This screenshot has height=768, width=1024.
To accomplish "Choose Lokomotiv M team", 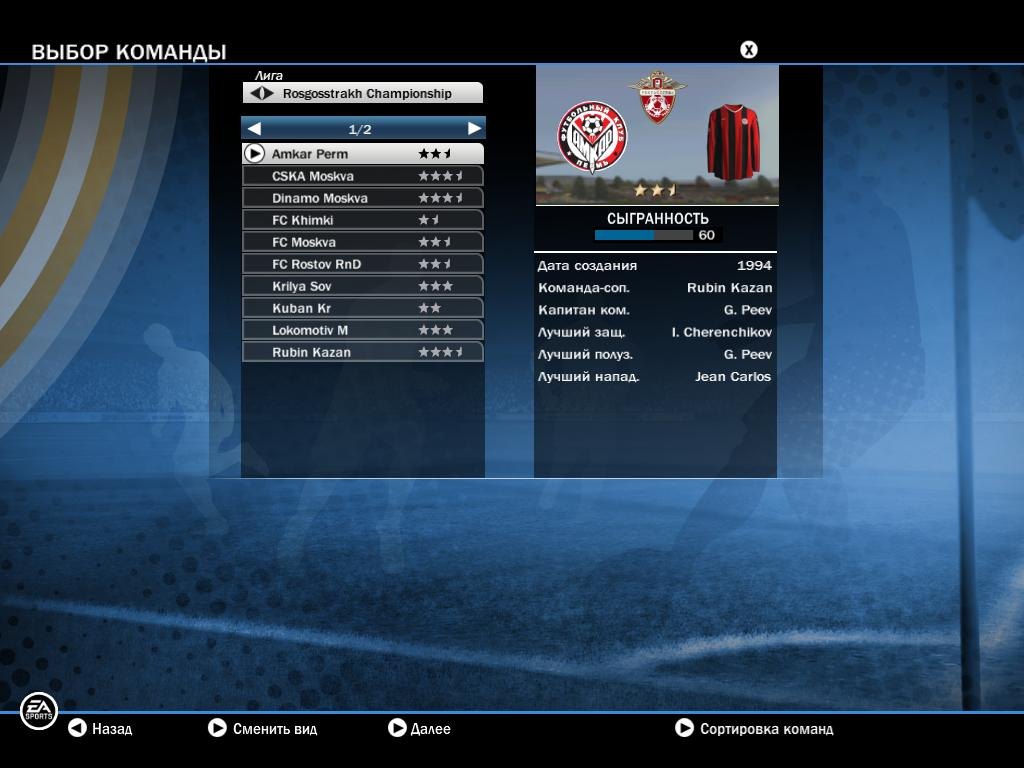I will tap(362, 330).
